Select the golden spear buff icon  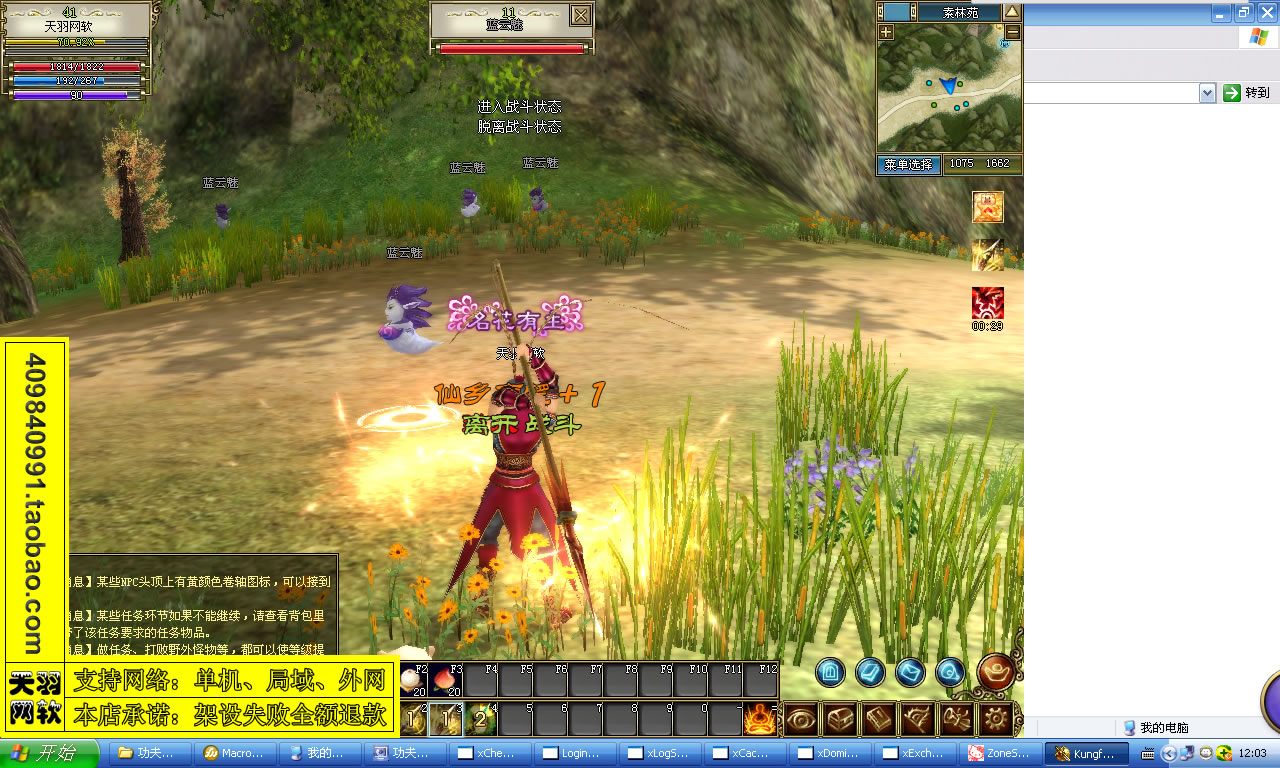pyautogui.click(x=988, y=255)
